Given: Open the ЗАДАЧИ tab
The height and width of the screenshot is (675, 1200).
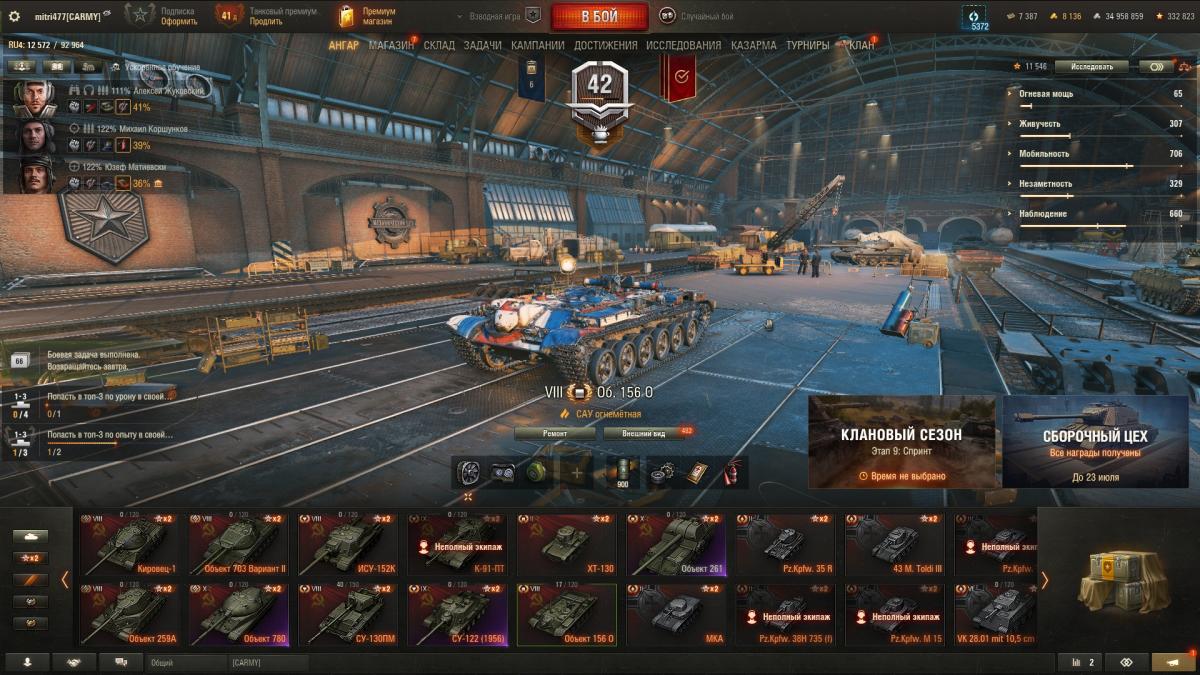Looking at the screenshot, I should tap(482, 45).
